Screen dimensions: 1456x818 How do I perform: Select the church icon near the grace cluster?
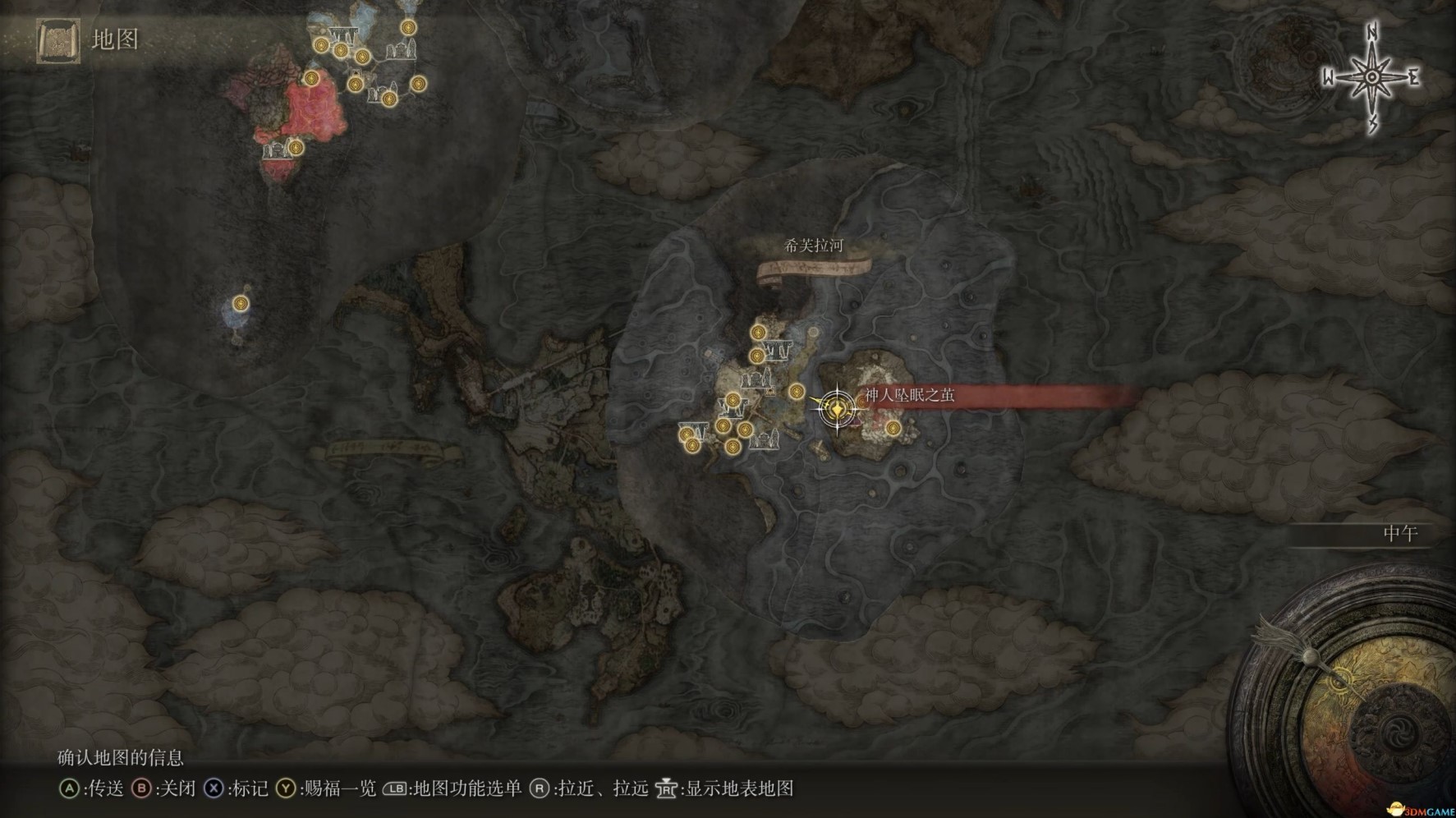[x=757, y=378]
